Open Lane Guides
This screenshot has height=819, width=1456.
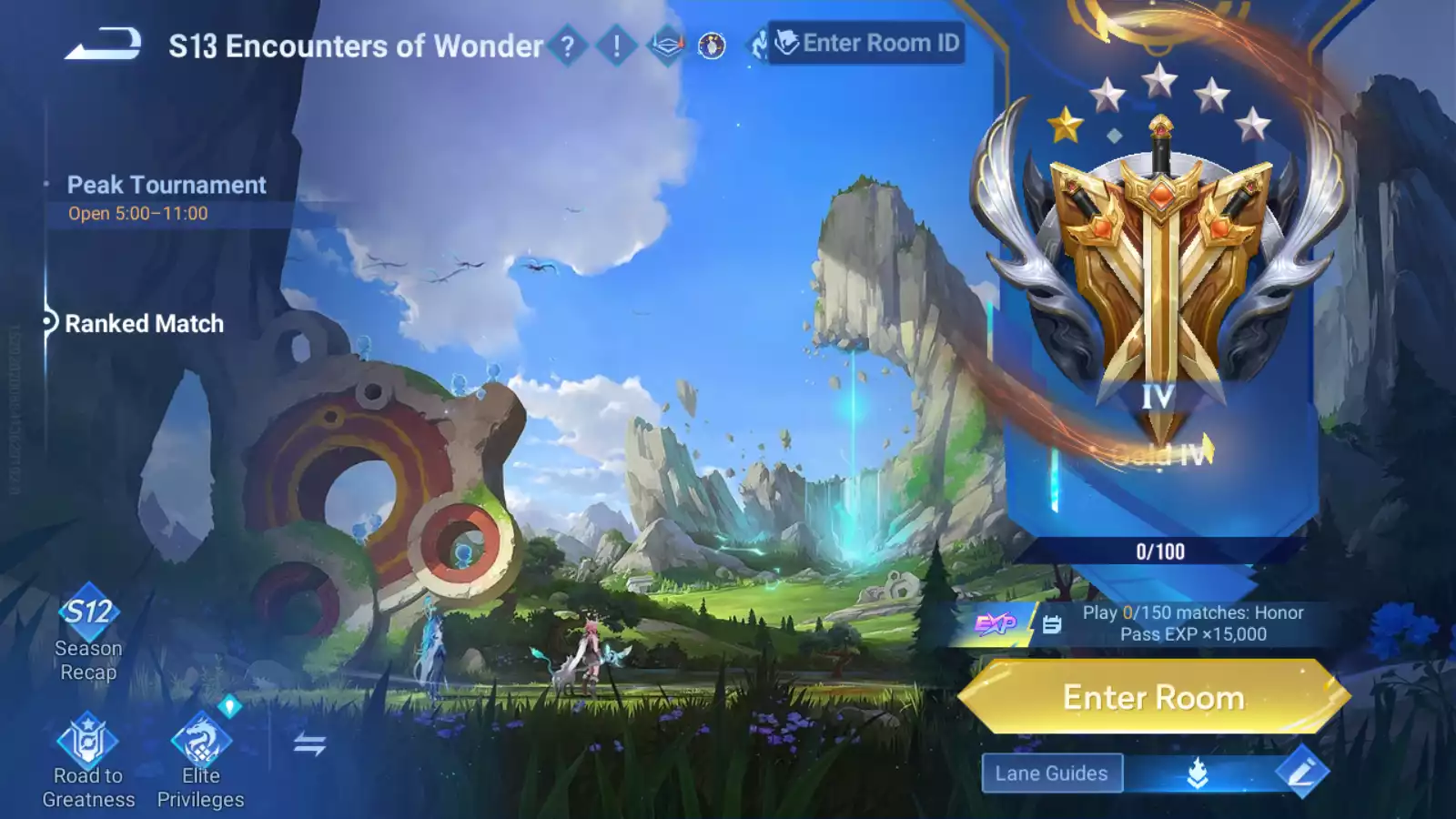coord(1051,773)
